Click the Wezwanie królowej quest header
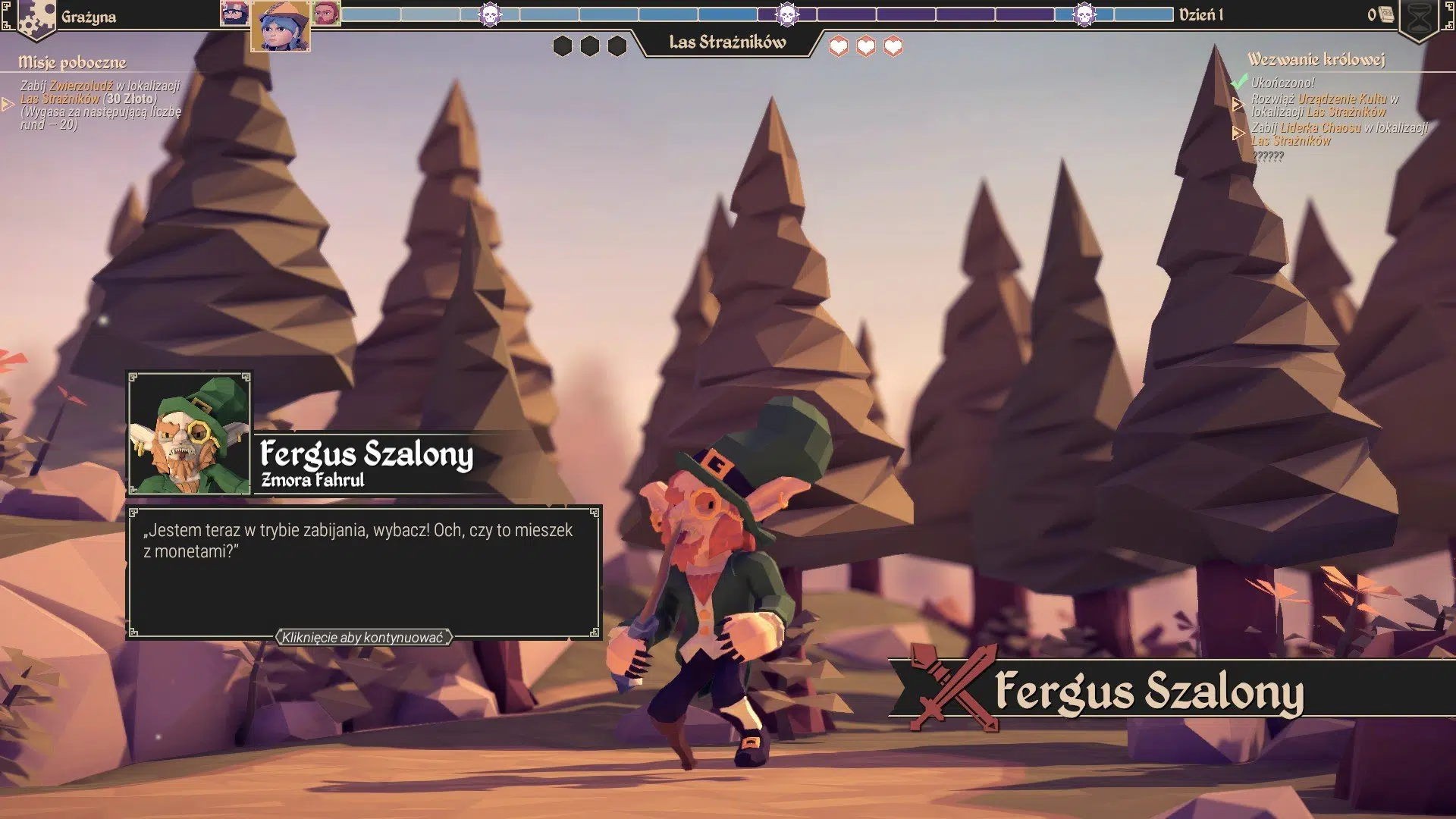Viewport: 1456px width, 819px height. pos(1316,59)
